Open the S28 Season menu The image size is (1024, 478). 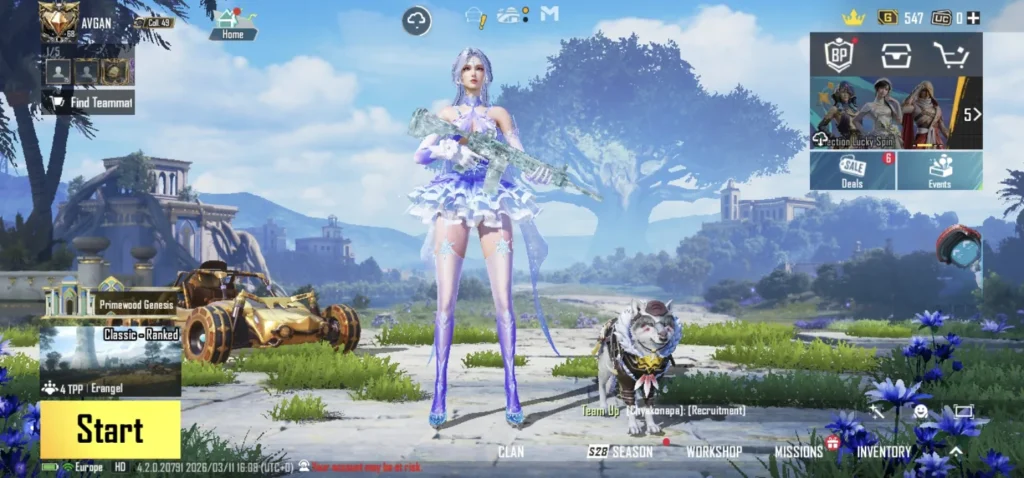tap(620, 452)
